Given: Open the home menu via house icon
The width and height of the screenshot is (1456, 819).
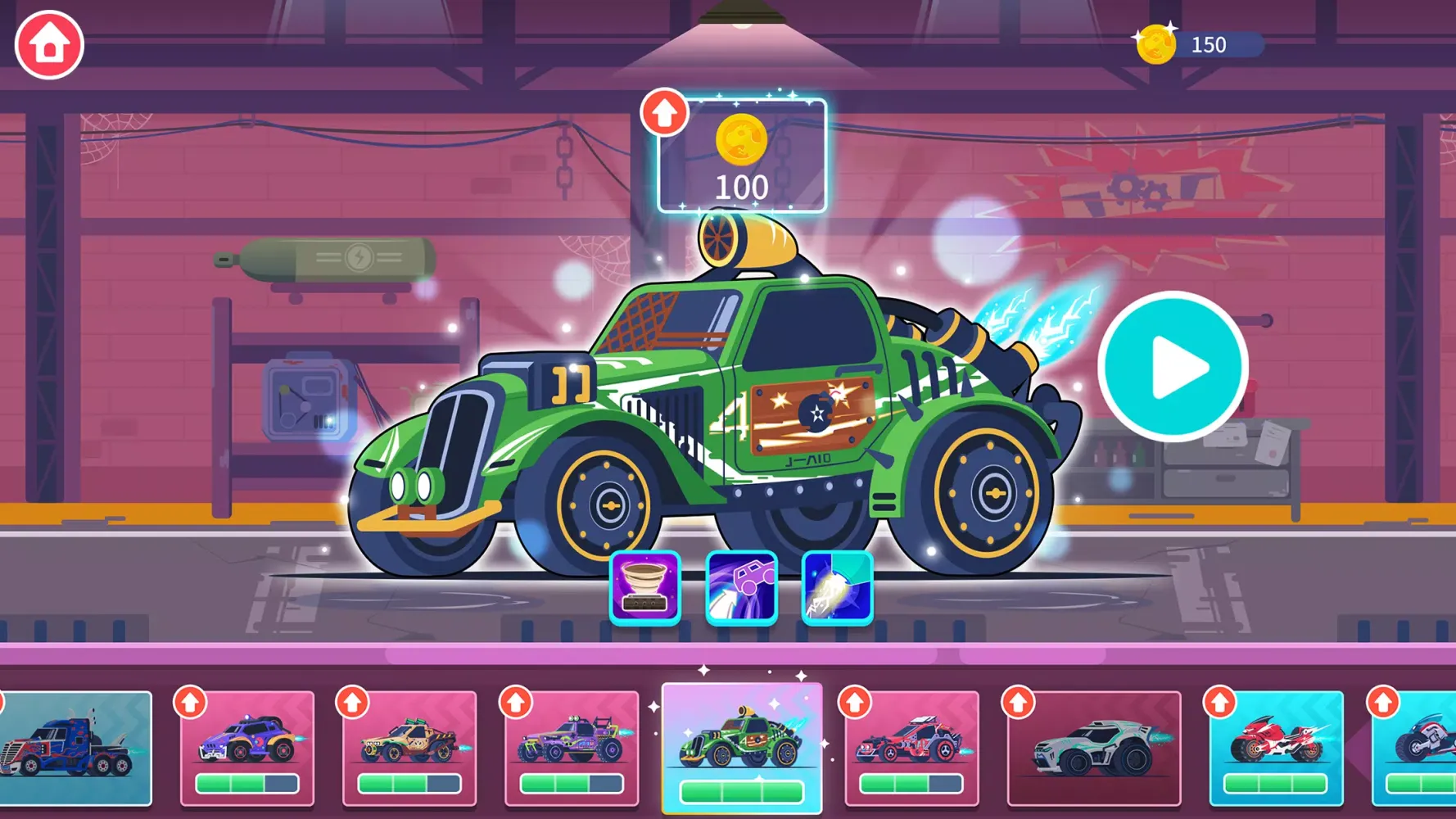Looking at the screenshot, I should click(48, 44).
